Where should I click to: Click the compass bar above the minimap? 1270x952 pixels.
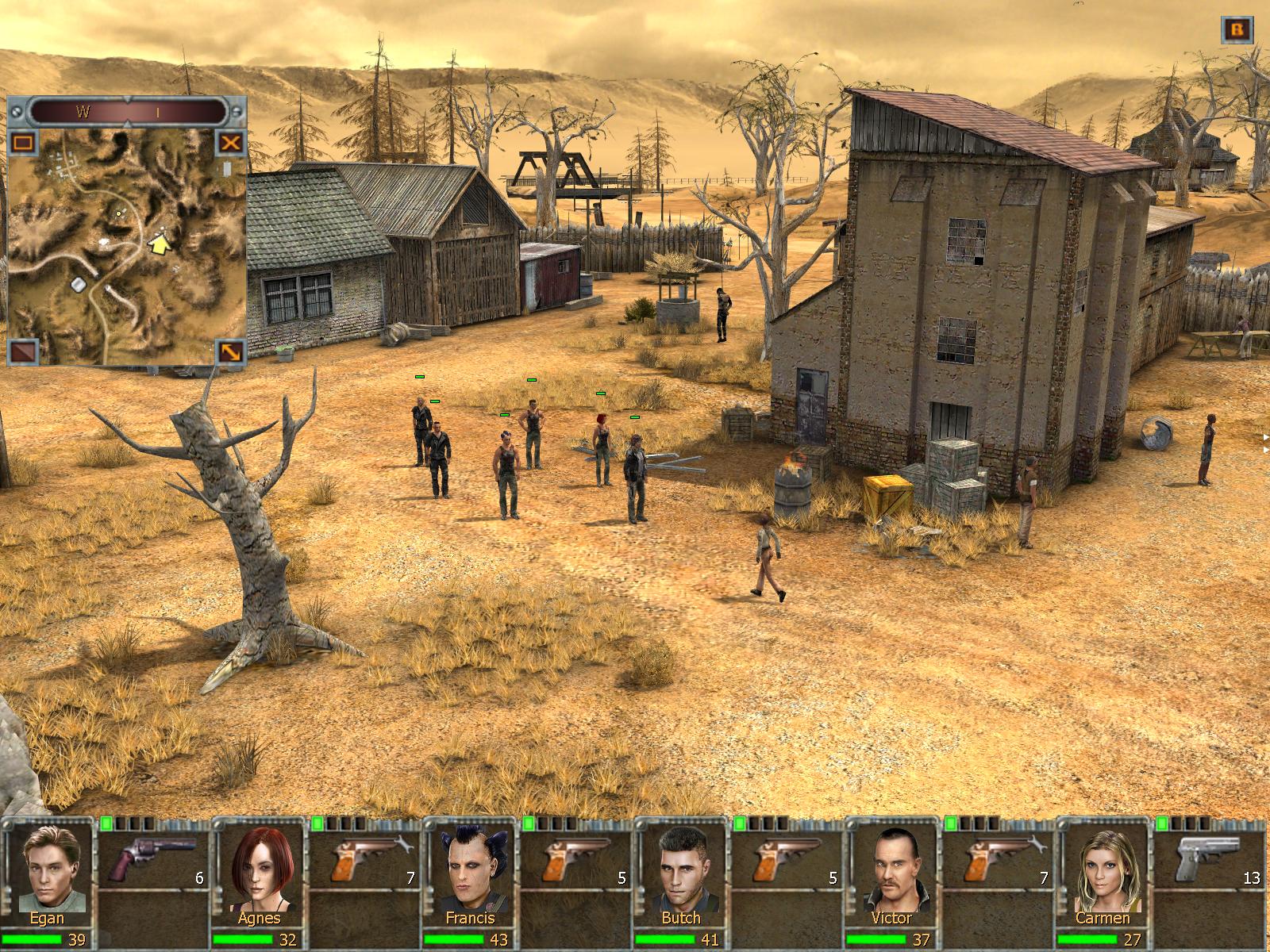tap(127, 112)
